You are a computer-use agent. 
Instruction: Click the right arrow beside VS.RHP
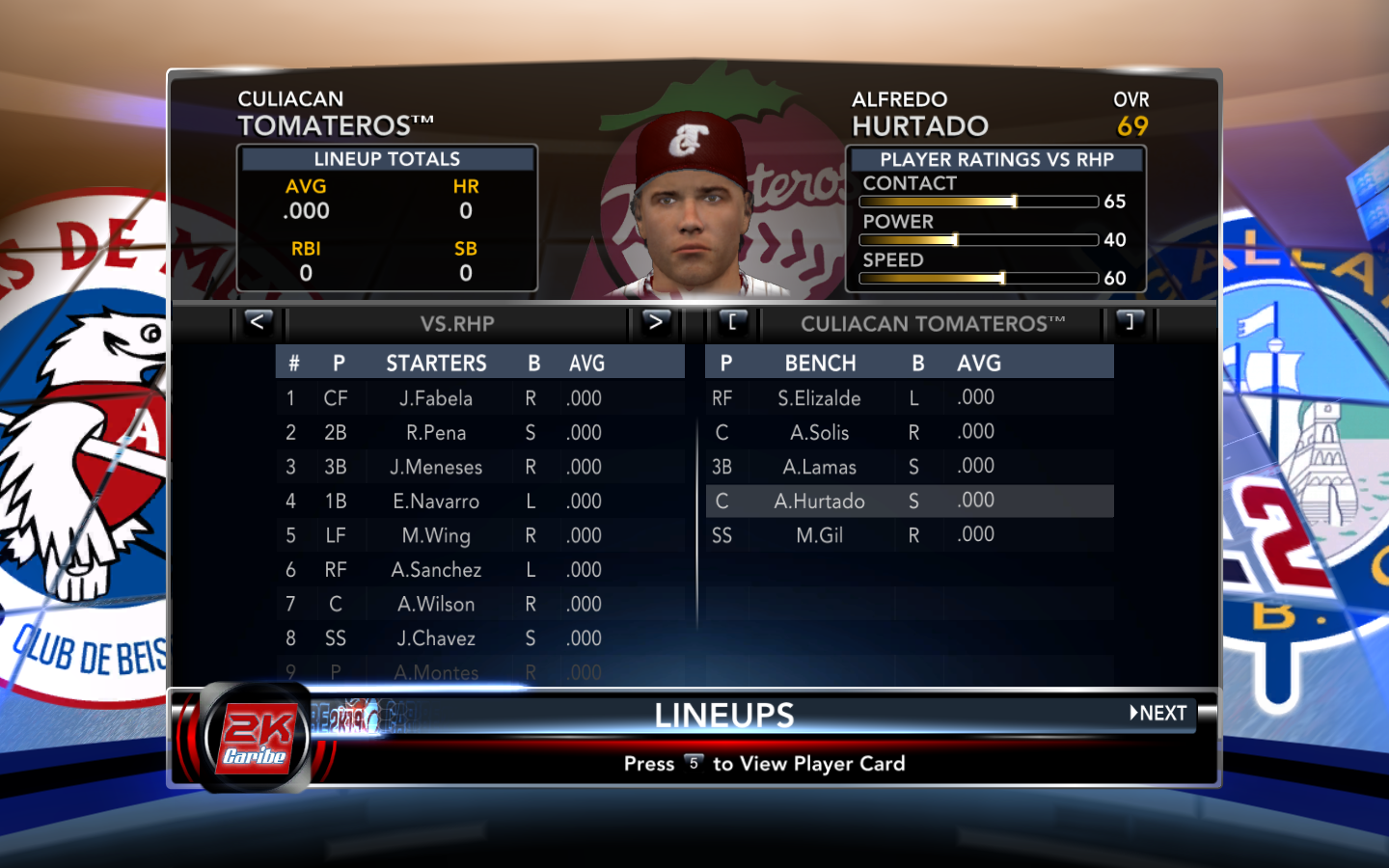pyautogui.click(x=655, y=323)
